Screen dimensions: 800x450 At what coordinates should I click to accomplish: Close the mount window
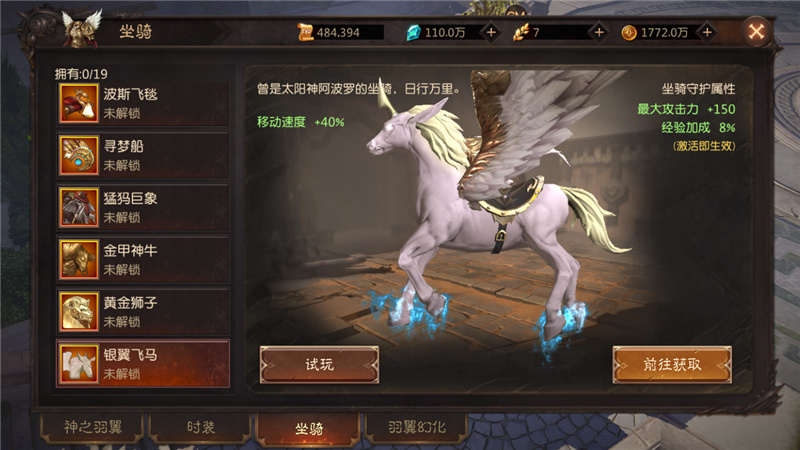(757, 32)
